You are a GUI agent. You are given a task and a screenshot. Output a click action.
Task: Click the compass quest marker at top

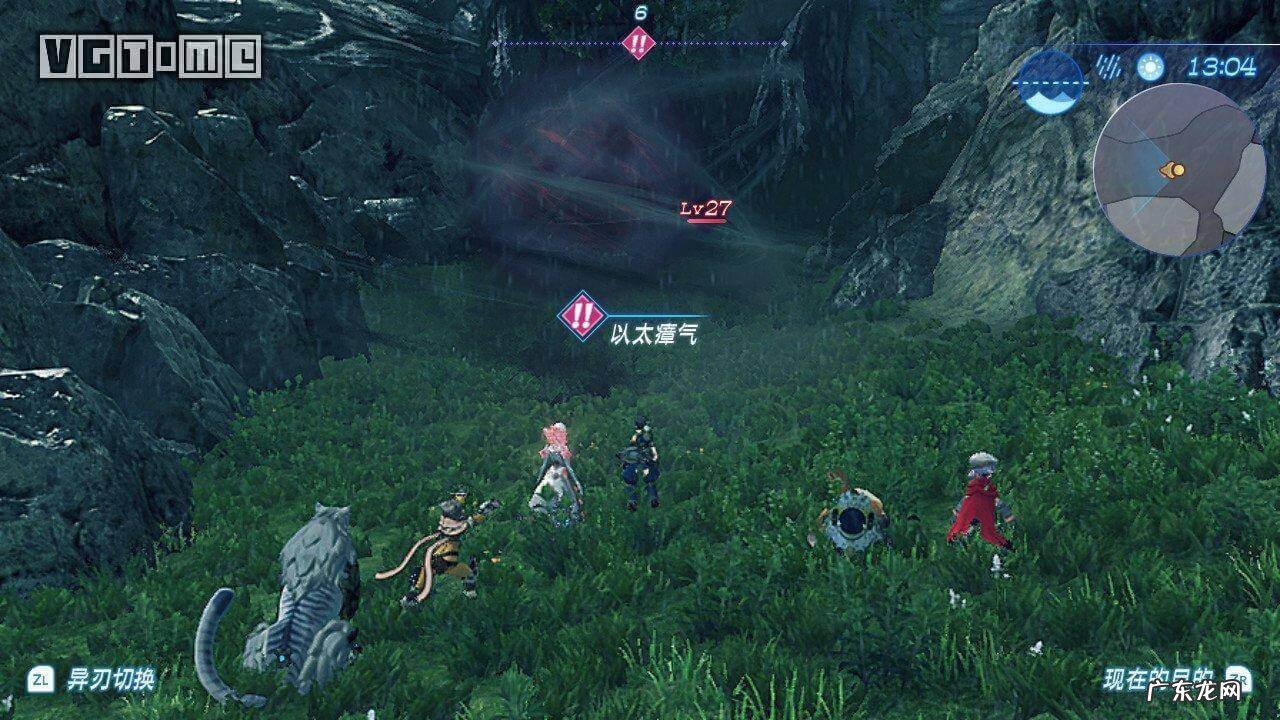coord(638,43)
